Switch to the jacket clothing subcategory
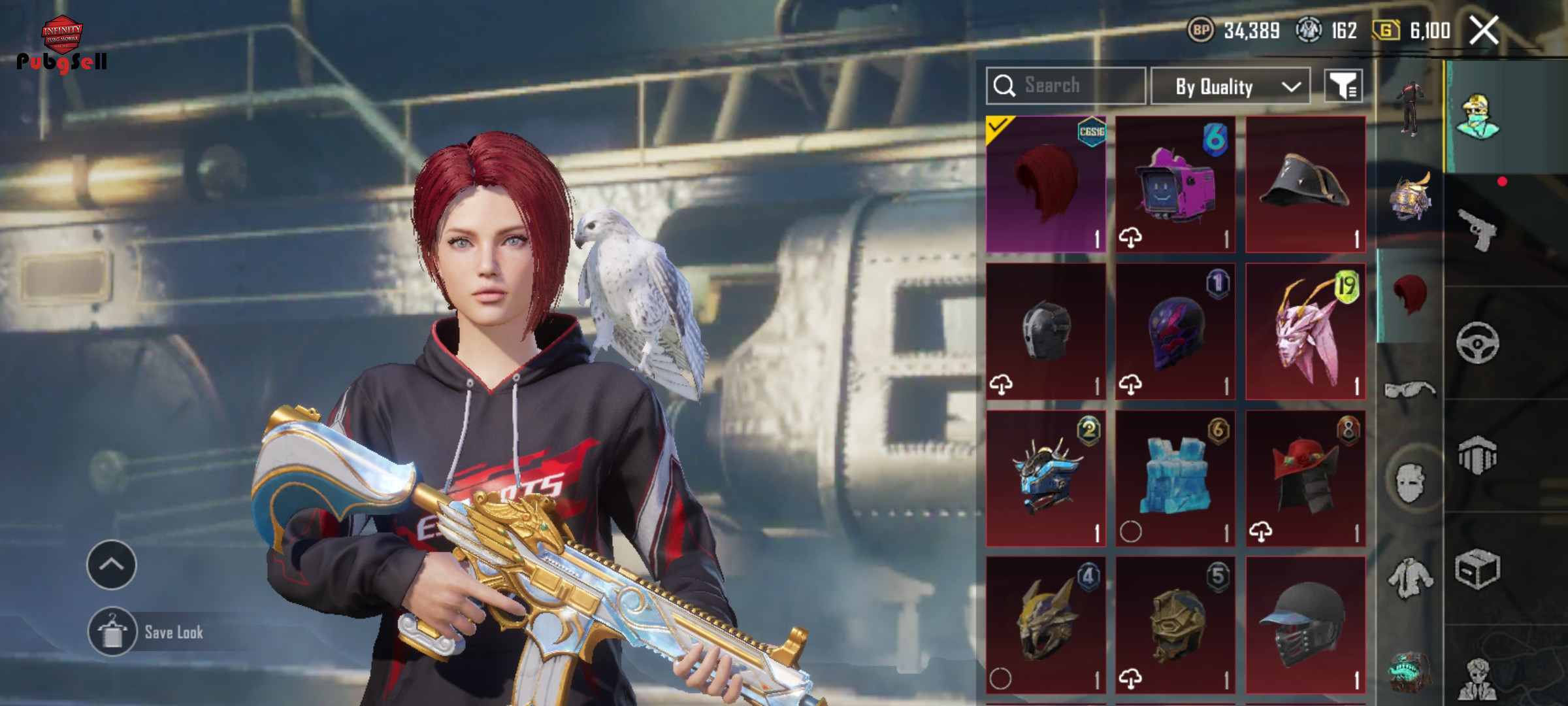 pyautogui.click(x=1410, y=578)
